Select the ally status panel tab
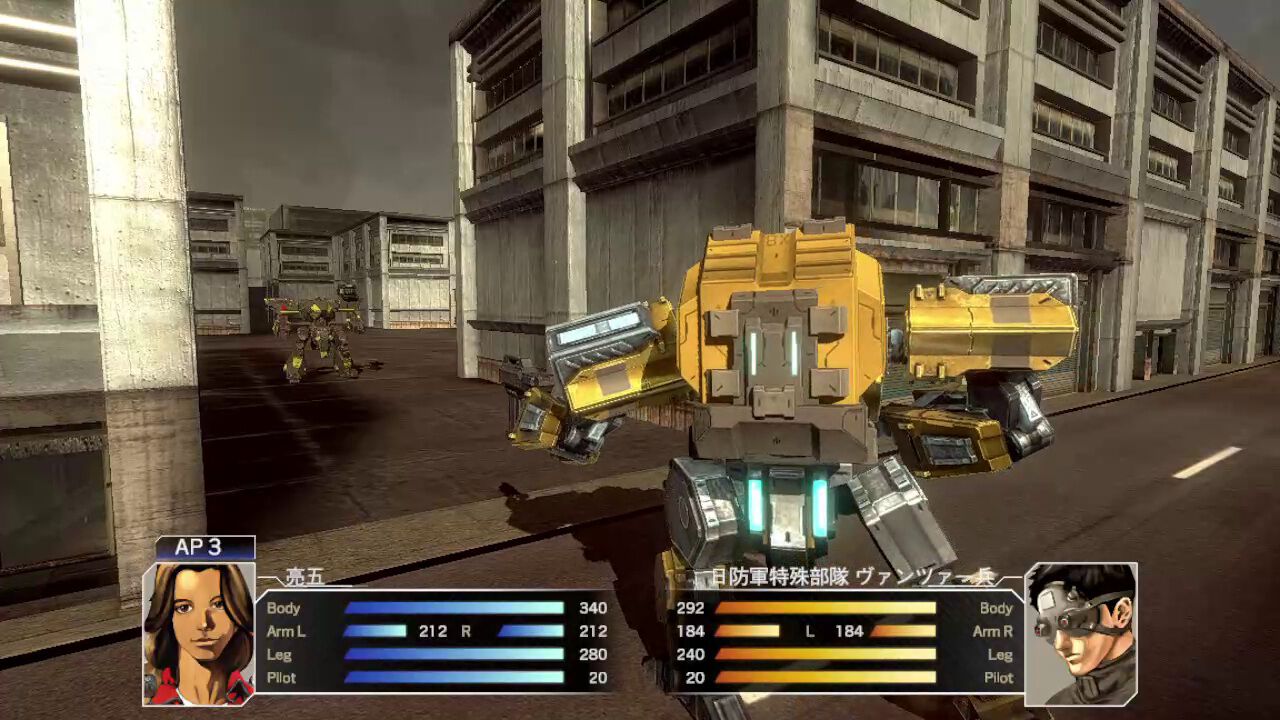The width and height of the screenshot is (1280, 720). coord(420,645)
